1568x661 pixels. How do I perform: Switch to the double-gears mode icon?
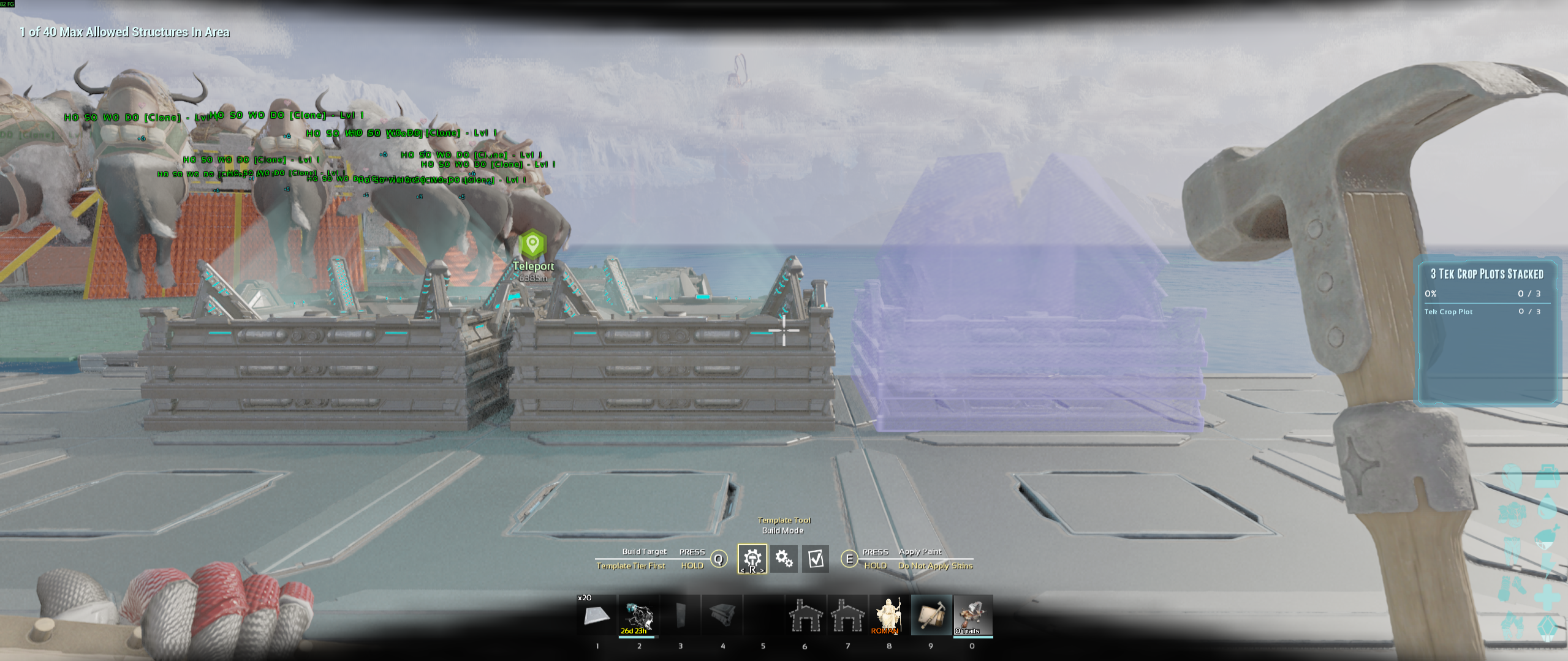784,559
